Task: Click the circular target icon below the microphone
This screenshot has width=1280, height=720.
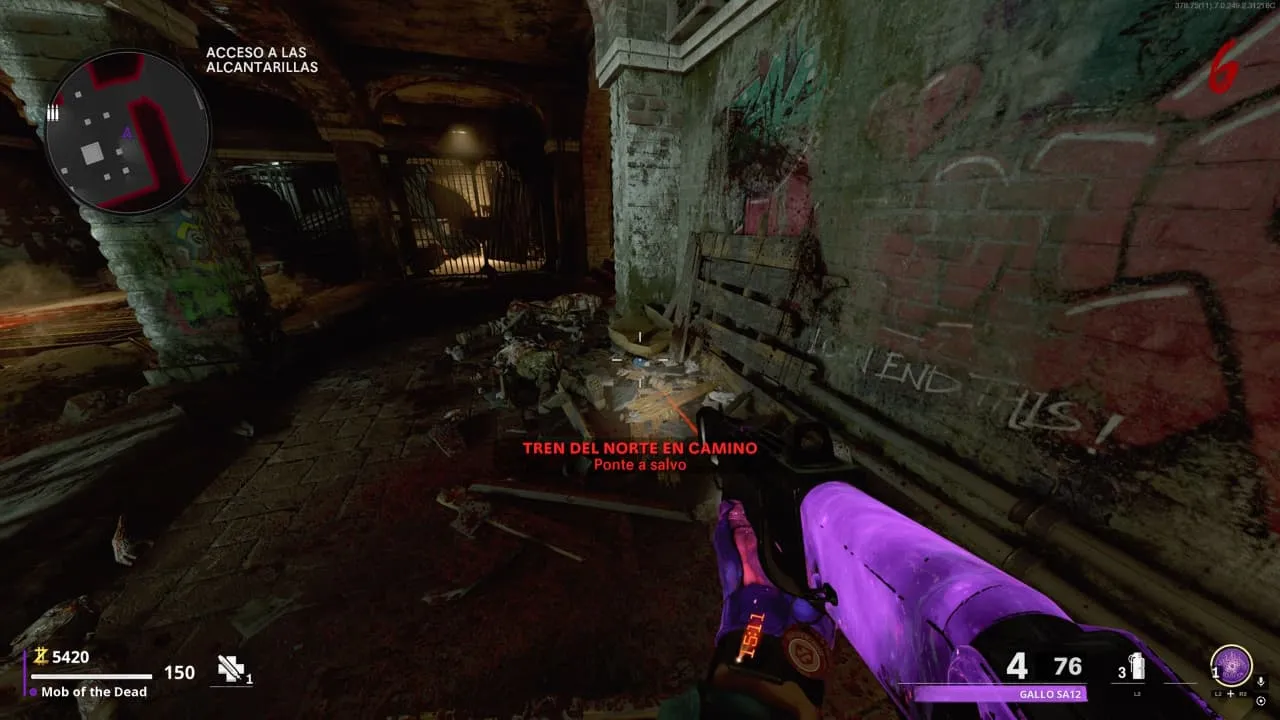Action: click(1260, 700)
